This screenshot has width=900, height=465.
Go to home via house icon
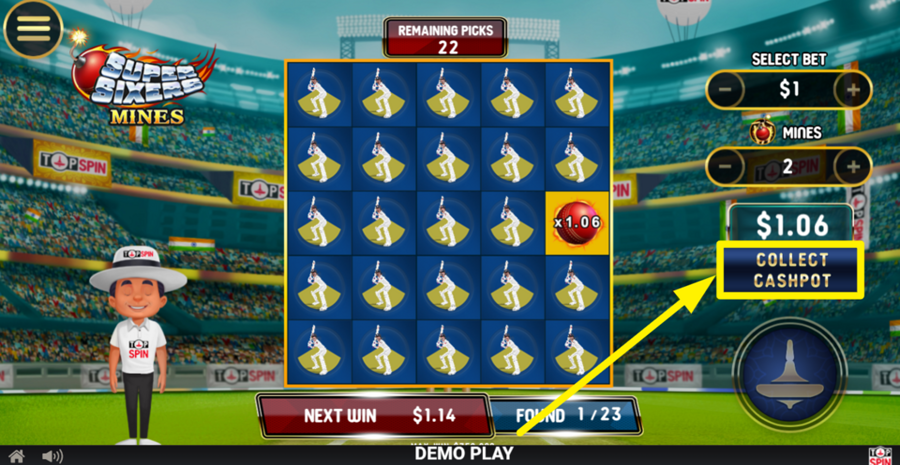click(x=17, y=456)
